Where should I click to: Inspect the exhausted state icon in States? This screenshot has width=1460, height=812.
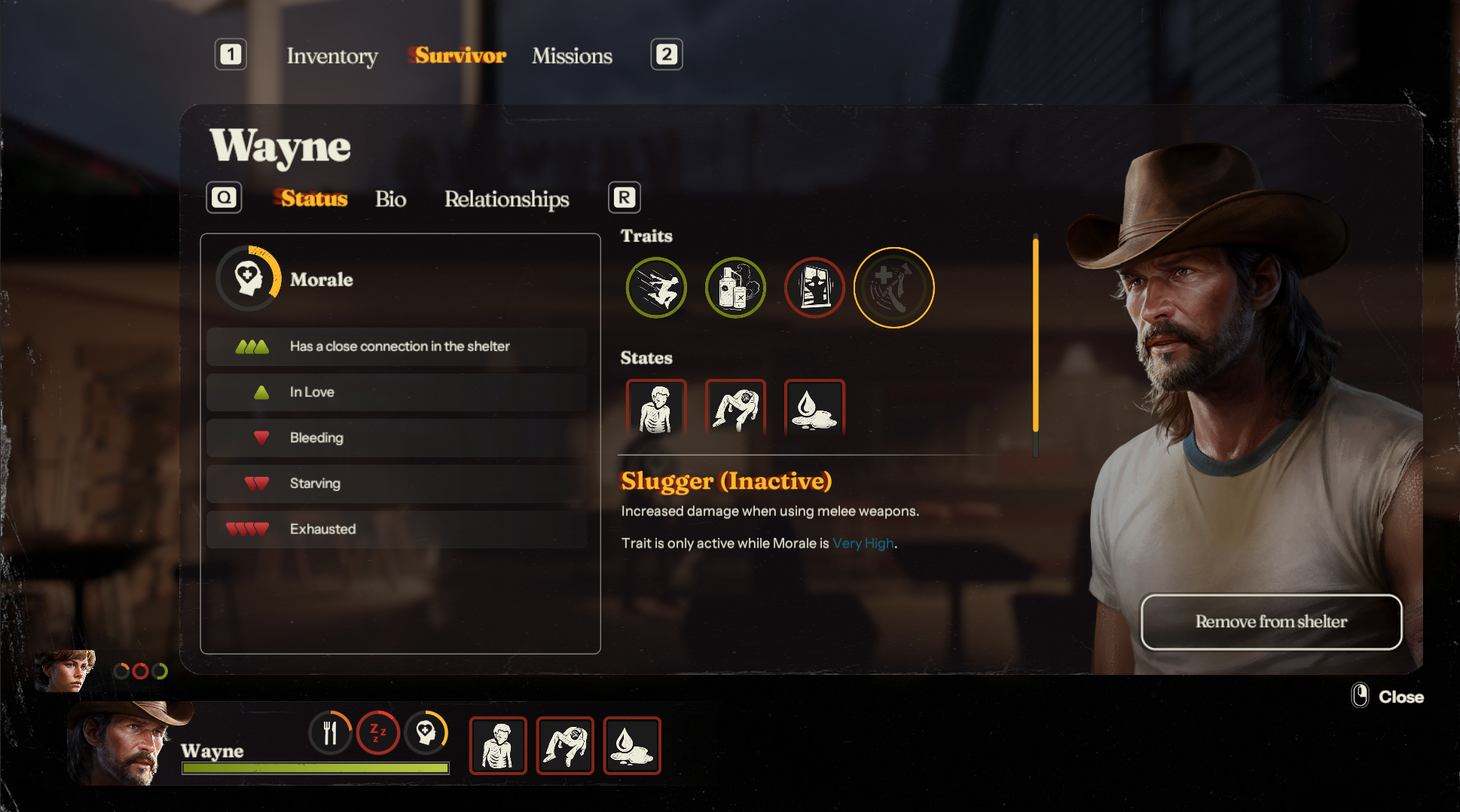[x=735, y=408]
